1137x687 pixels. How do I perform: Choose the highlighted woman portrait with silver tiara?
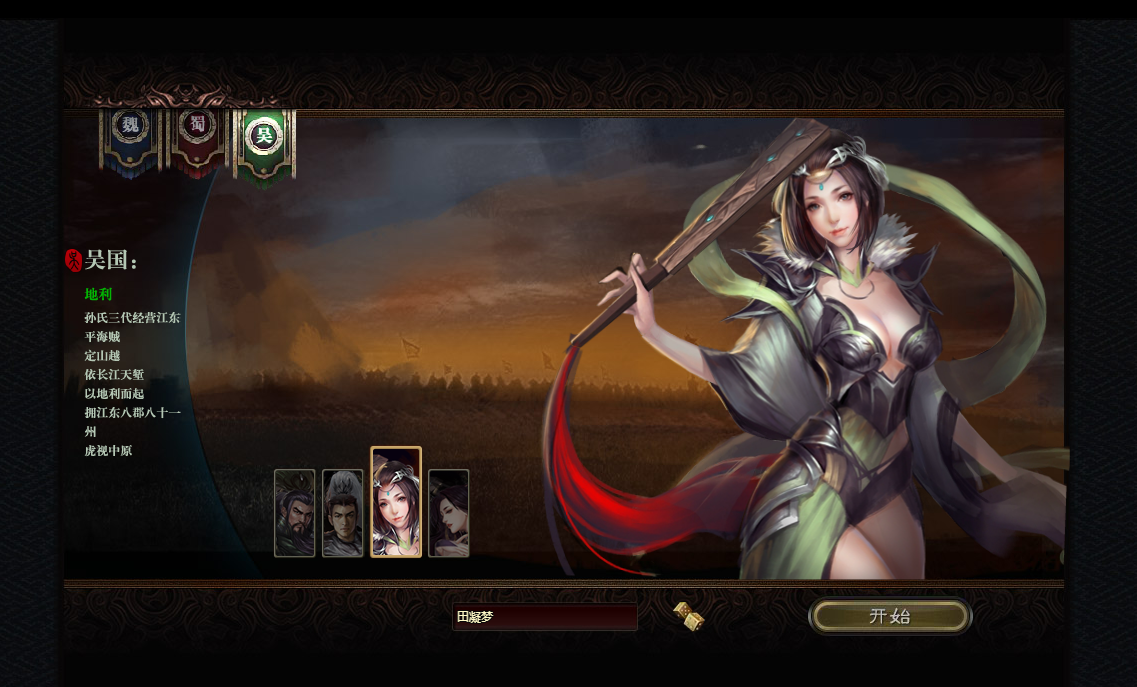[x=396, y=502]
